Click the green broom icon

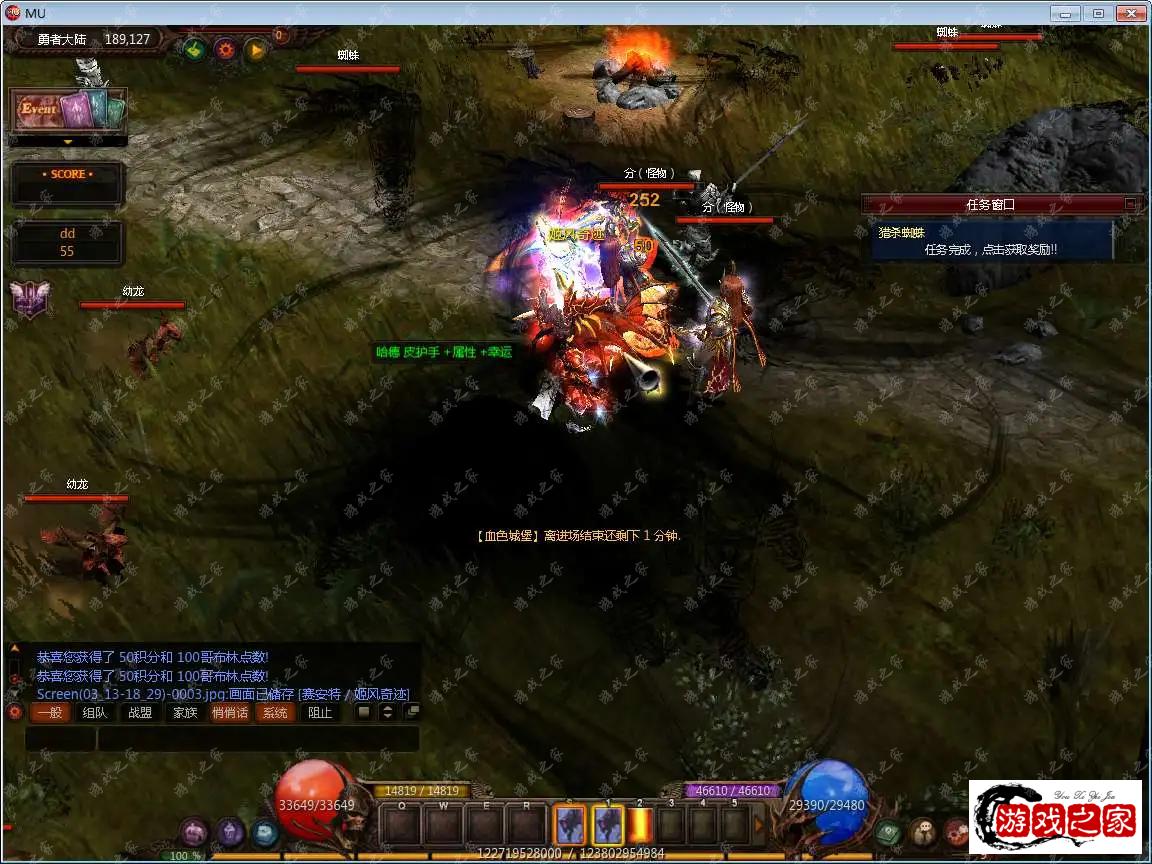pos(194,49)
